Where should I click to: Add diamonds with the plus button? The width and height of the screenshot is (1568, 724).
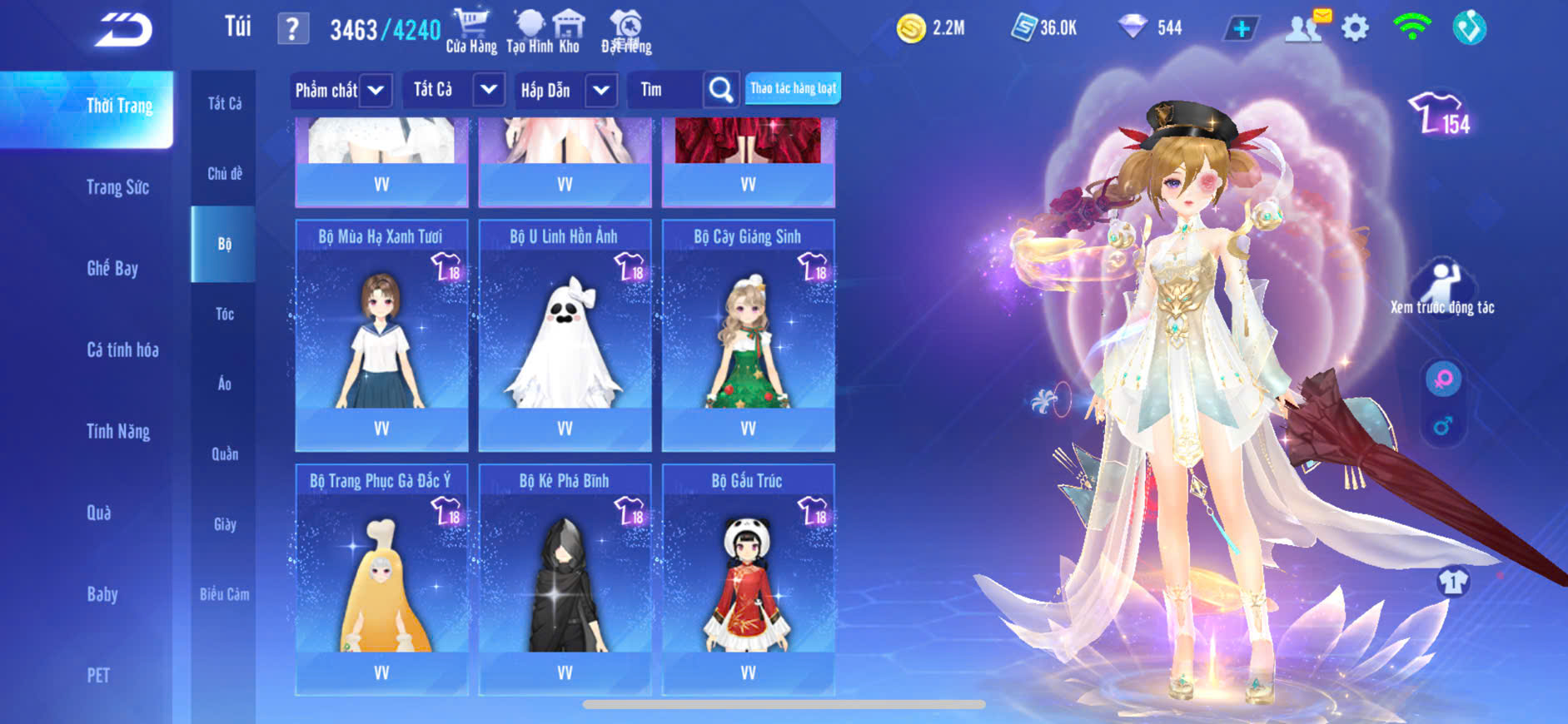tap(1241, 28)
